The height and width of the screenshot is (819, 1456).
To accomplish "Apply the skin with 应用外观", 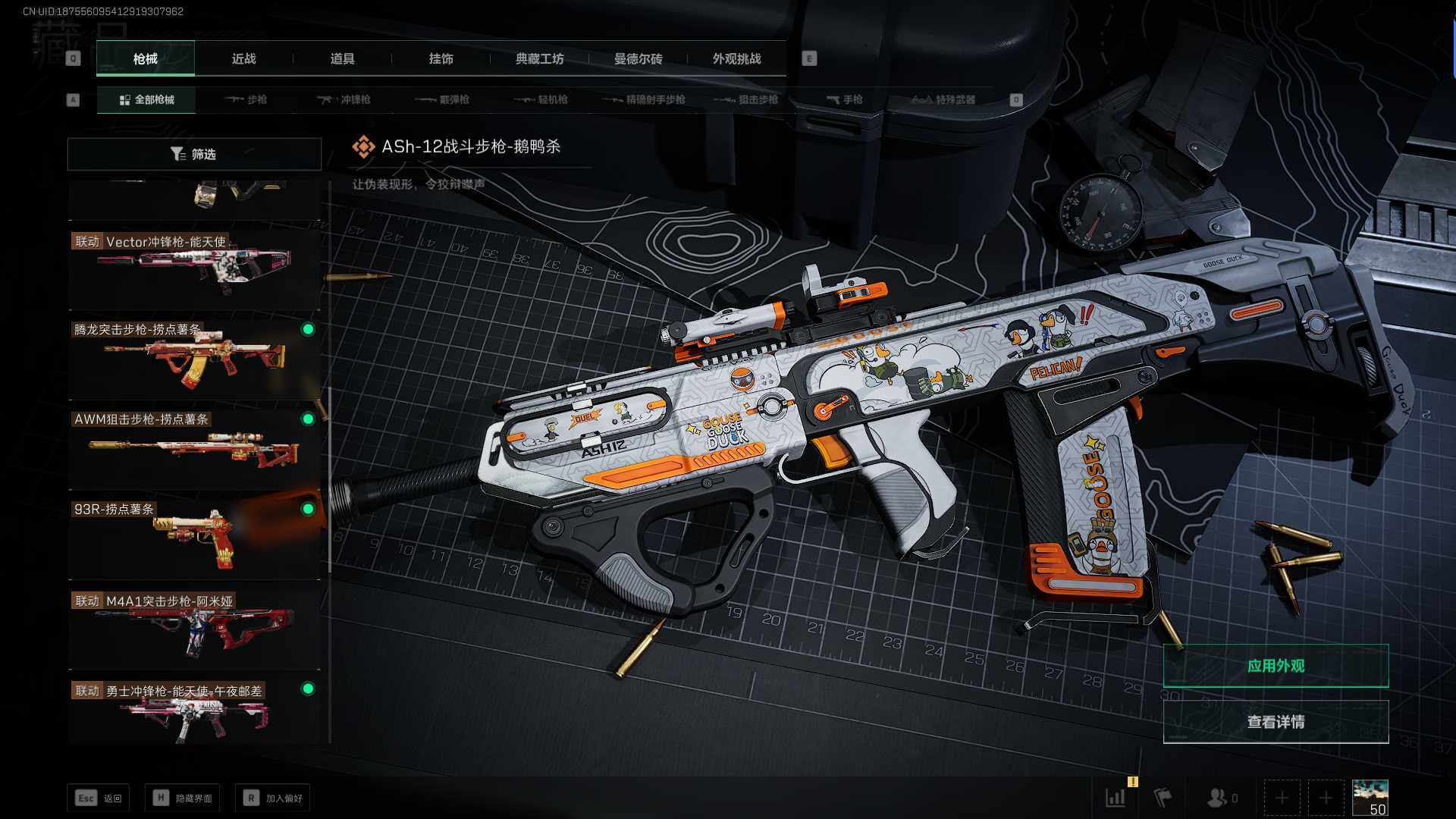I will (x=1276, y=666).
